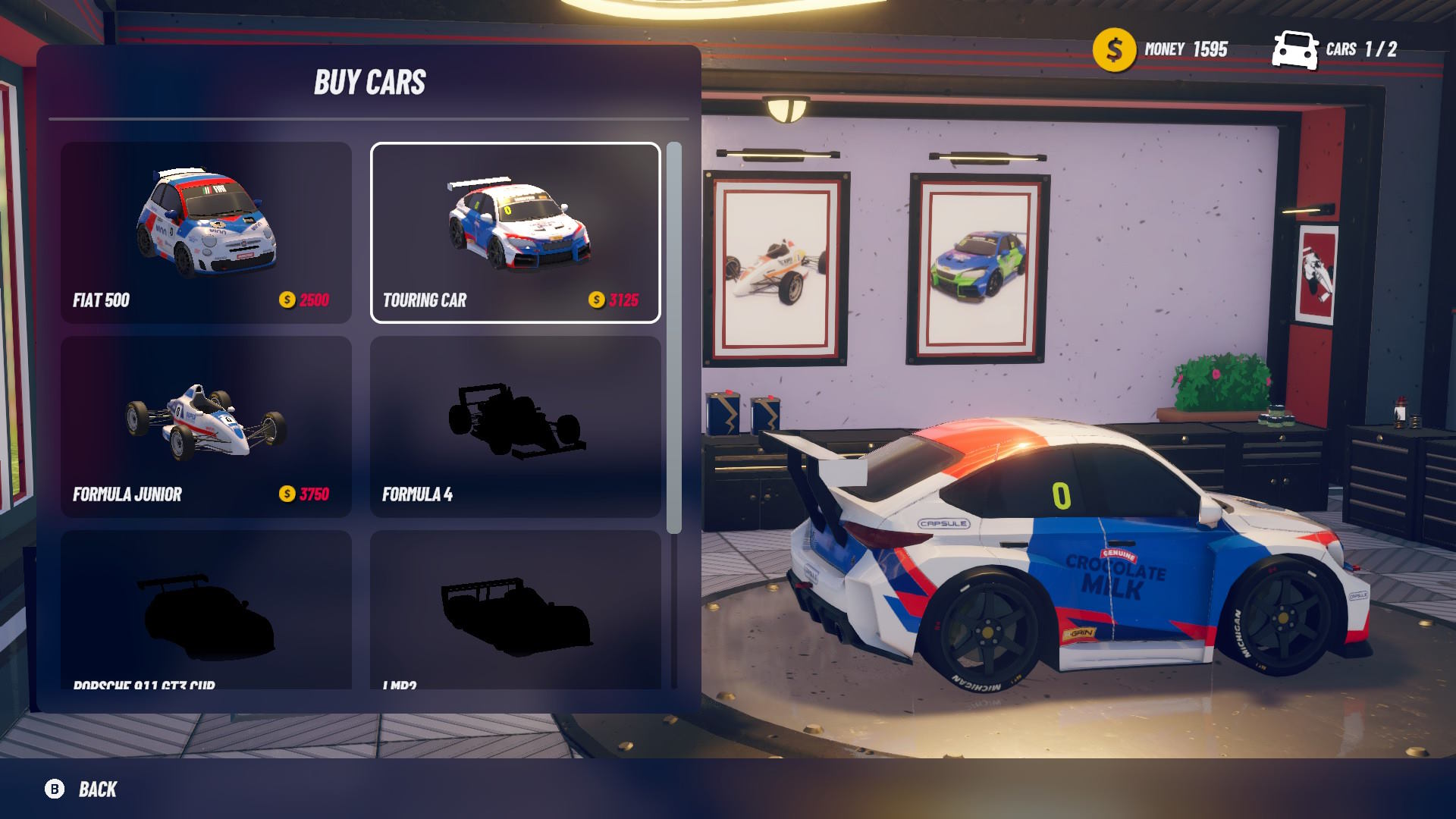This screenshot has width=1456, height=819.
Task: Select the locked Formula 4 tile
Action: click(x=515, y=426)
